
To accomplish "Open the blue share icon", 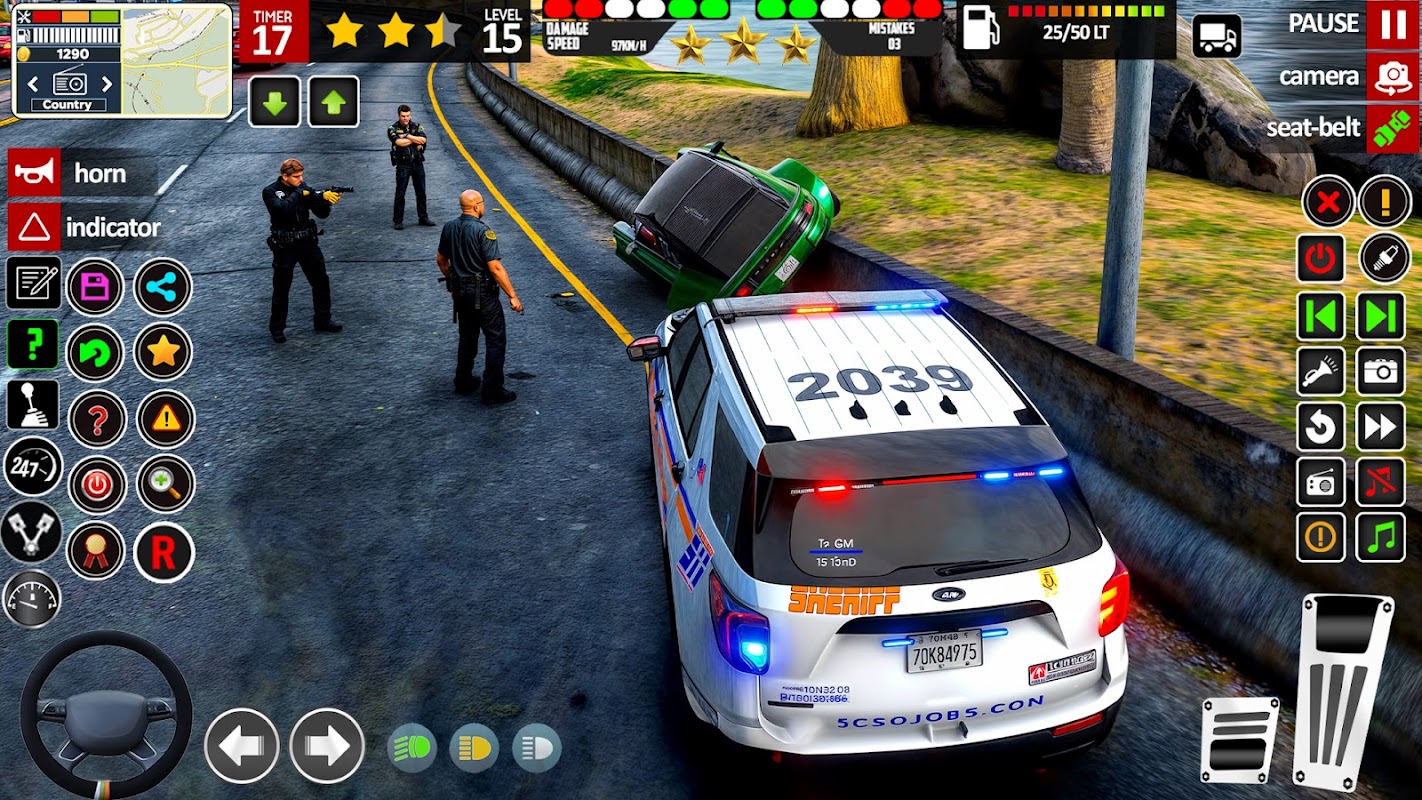I will pyautogui.click(x=163, y=287).
